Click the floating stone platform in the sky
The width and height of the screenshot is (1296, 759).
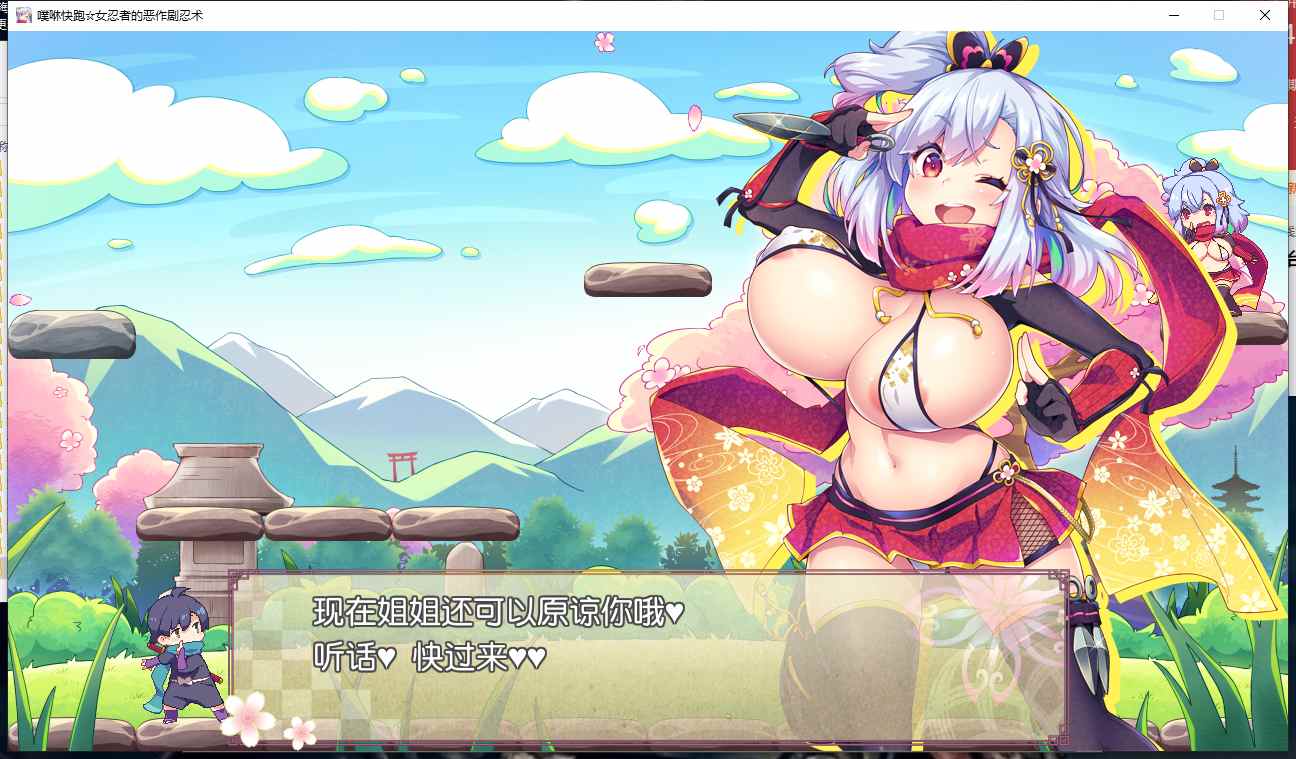pos(648,281)
